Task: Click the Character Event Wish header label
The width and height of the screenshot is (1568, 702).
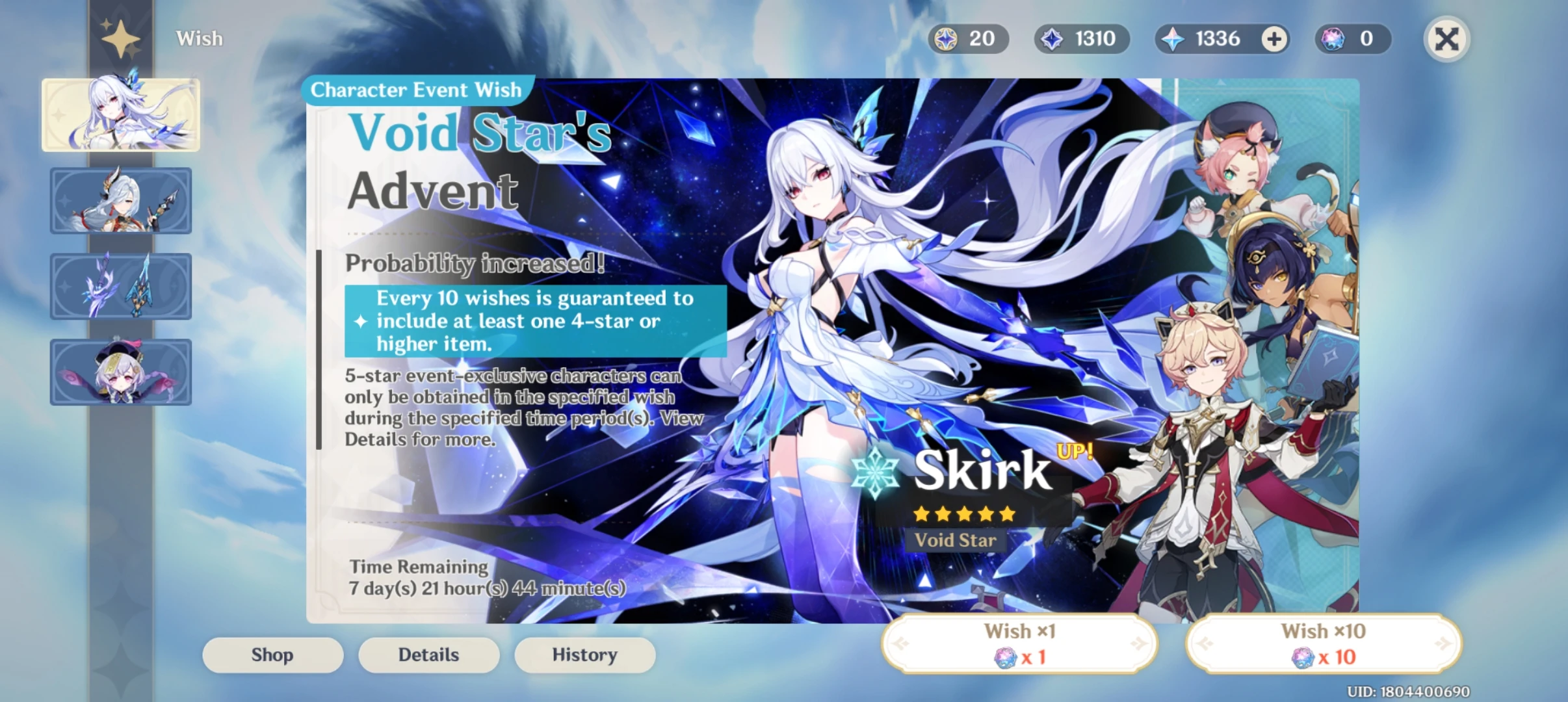Action: (416, 90)
